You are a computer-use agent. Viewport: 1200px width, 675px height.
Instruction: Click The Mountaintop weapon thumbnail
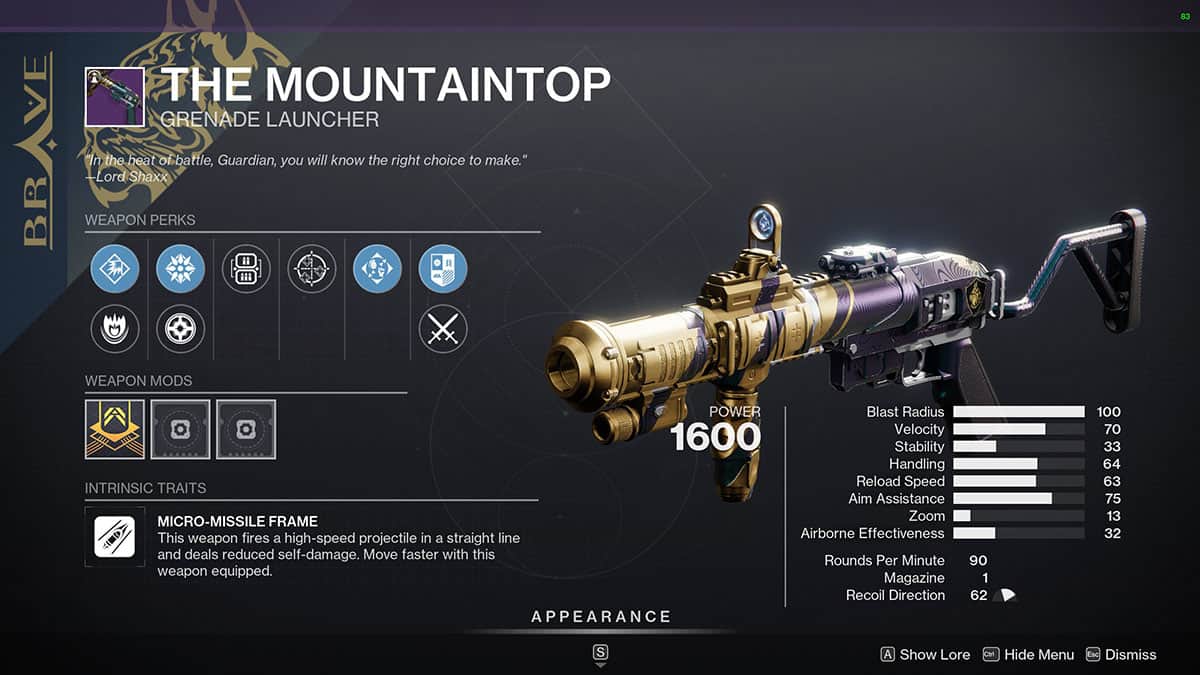click(115, 97)
